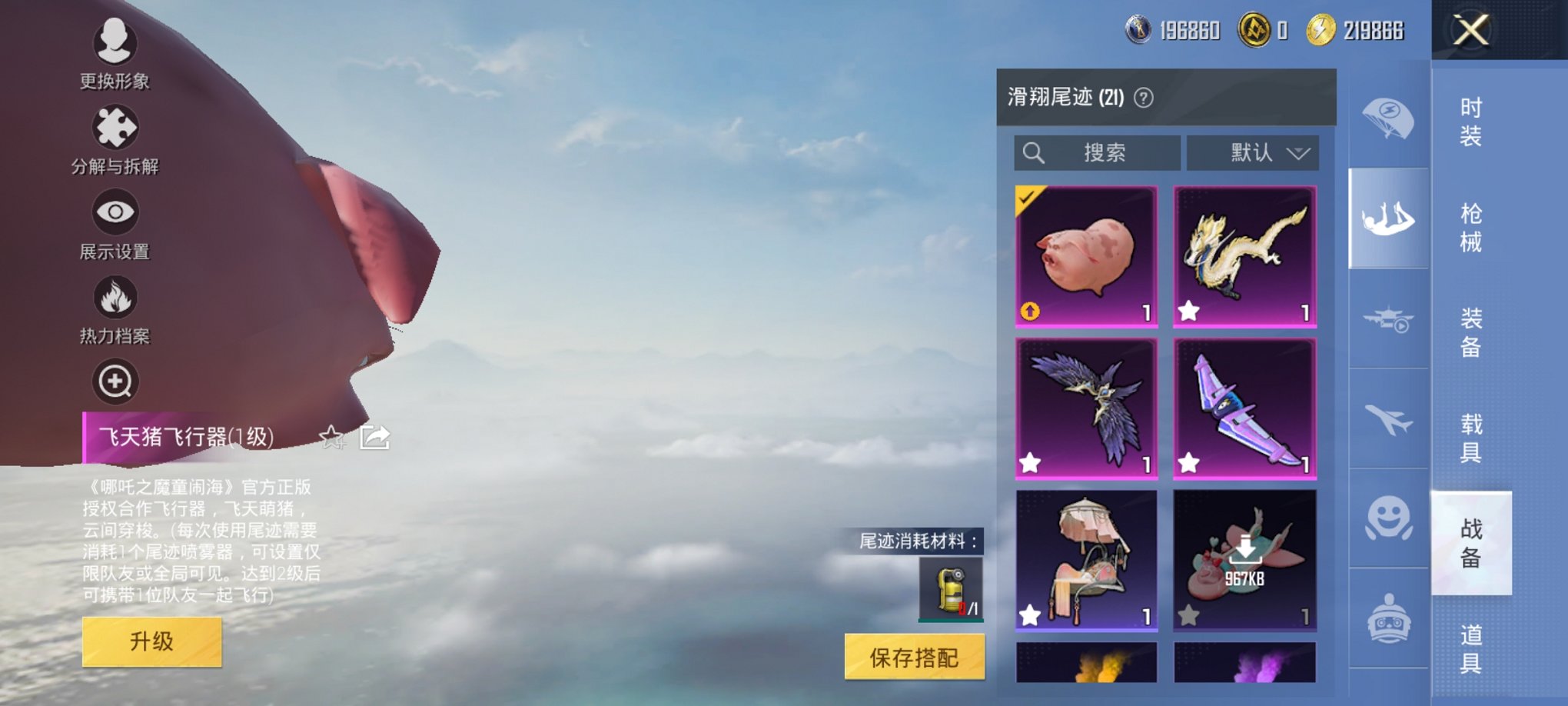
Task: Select the emote face icon
Action: 1390,518
